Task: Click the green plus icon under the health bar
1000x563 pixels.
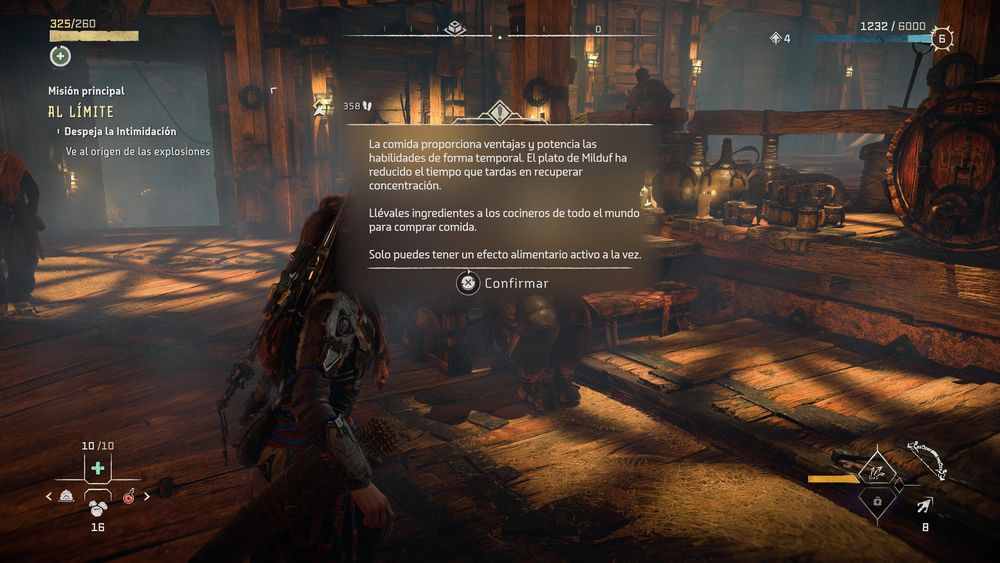Action: [x=60, y=56]
